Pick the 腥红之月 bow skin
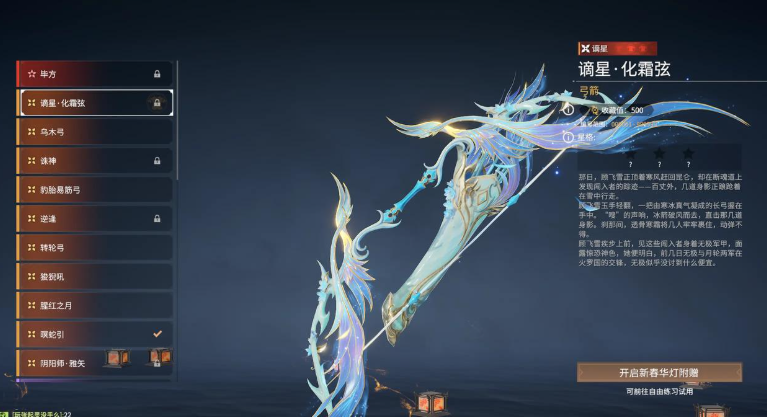 click(94, 305)
